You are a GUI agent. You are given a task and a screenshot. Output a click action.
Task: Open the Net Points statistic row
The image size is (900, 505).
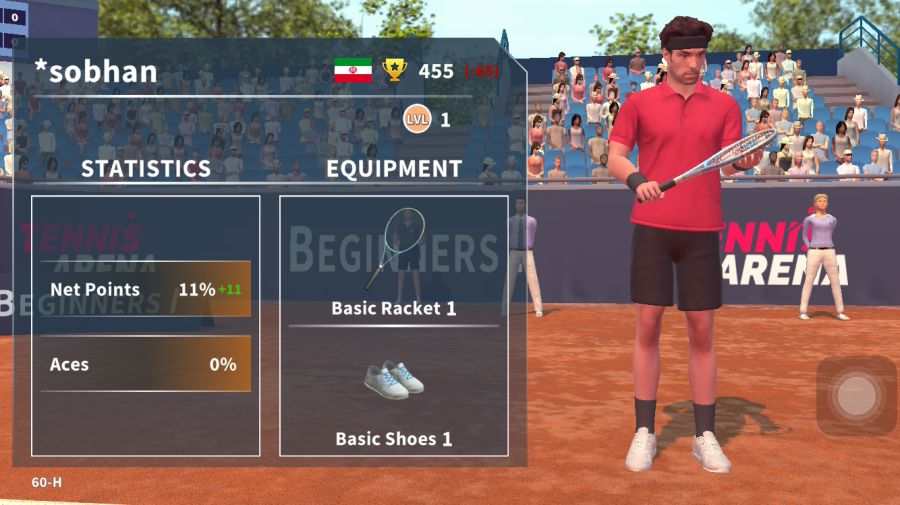click(145, 290)
